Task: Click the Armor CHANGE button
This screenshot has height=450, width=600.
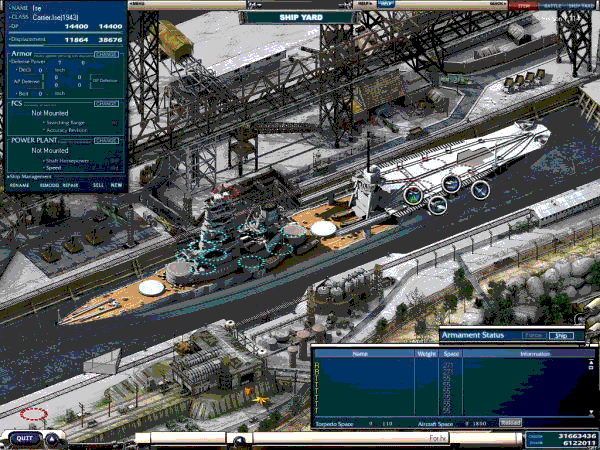Action: click(106, 54)
